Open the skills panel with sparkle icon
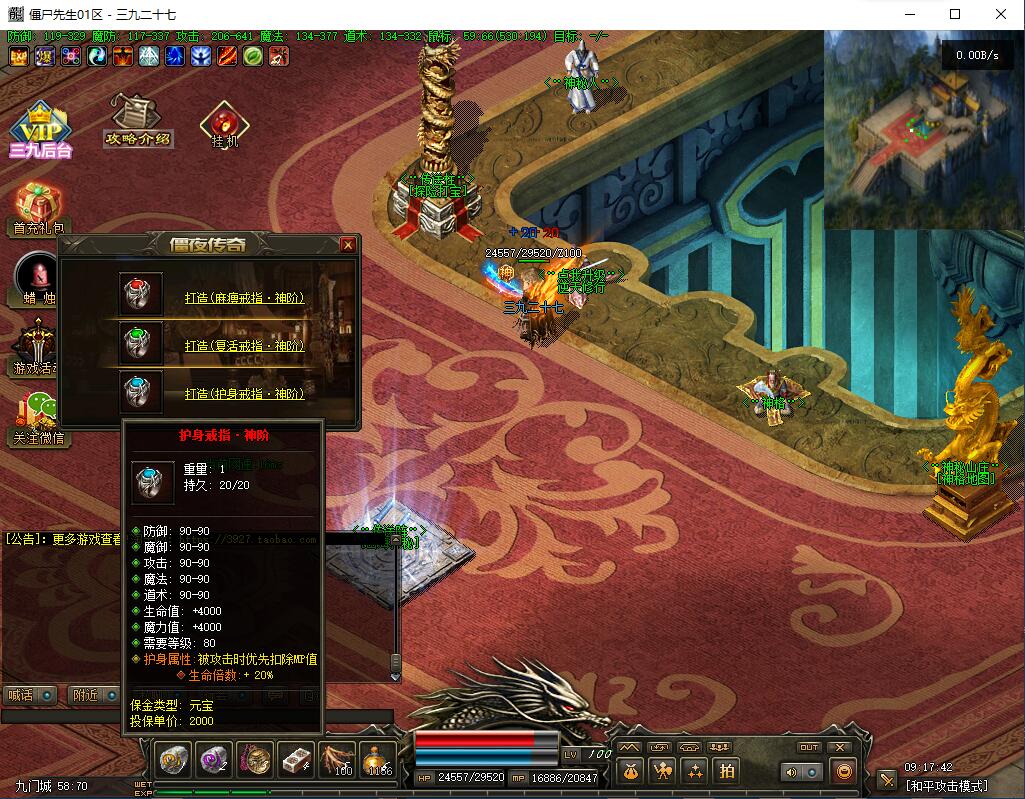The width and height of the screenshot is (1025, 799). (x=695, y=771)
